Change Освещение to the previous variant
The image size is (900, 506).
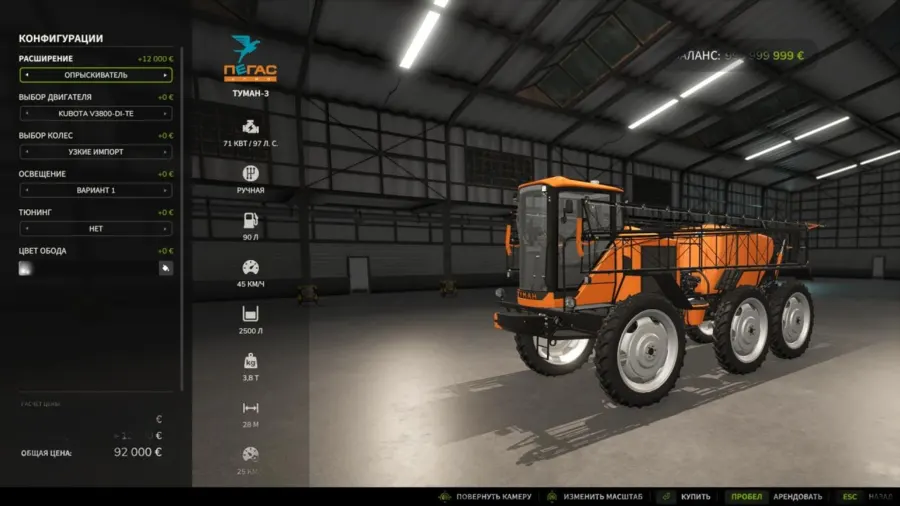(x=26, y=190)
